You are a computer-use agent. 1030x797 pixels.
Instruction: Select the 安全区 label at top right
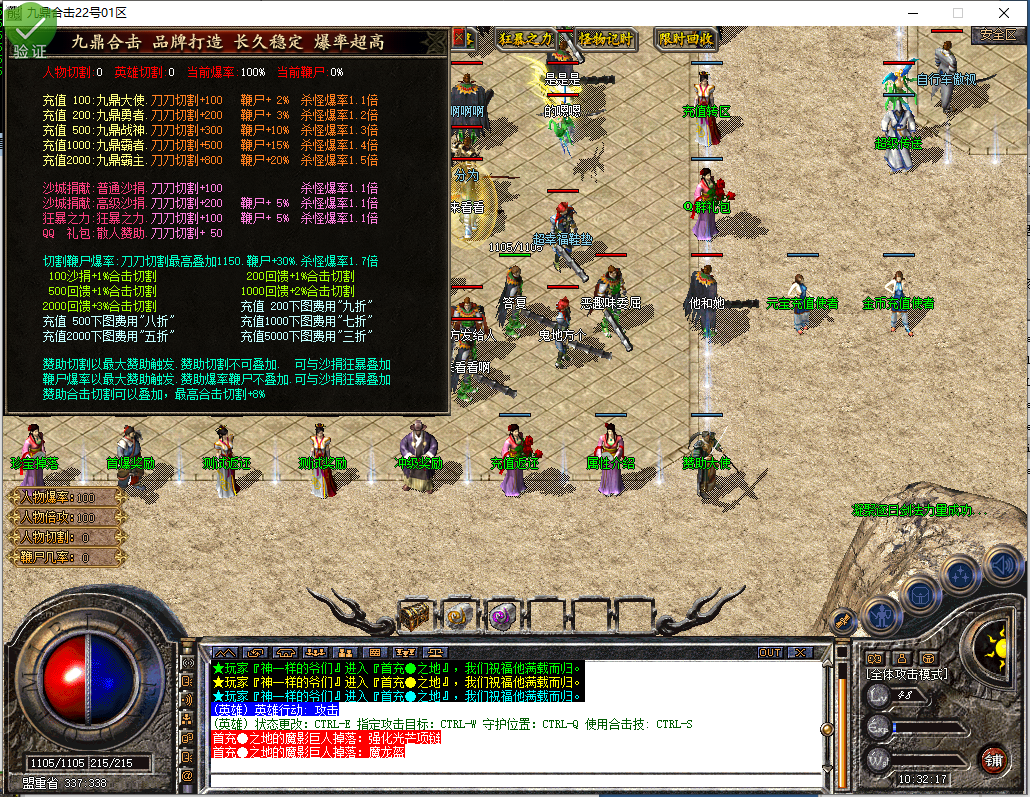coord(997,34)
